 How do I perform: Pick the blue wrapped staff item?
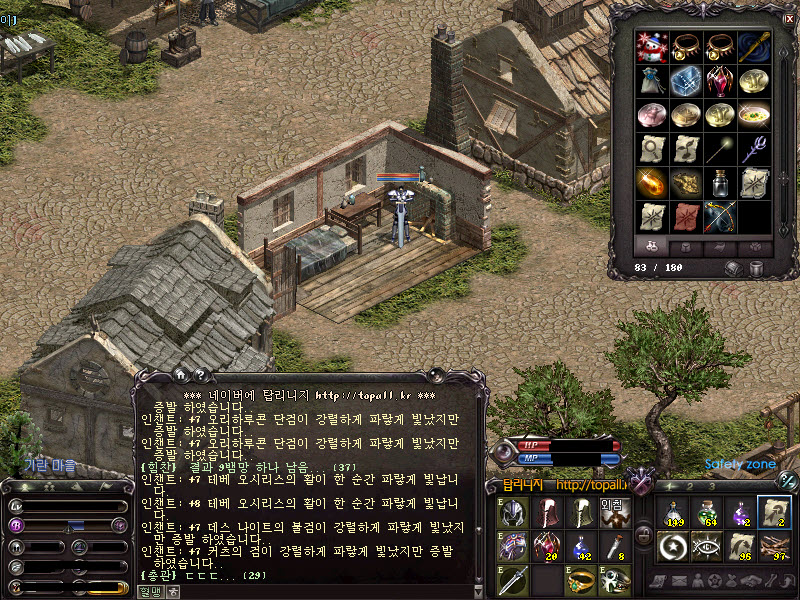coord(755,48)
